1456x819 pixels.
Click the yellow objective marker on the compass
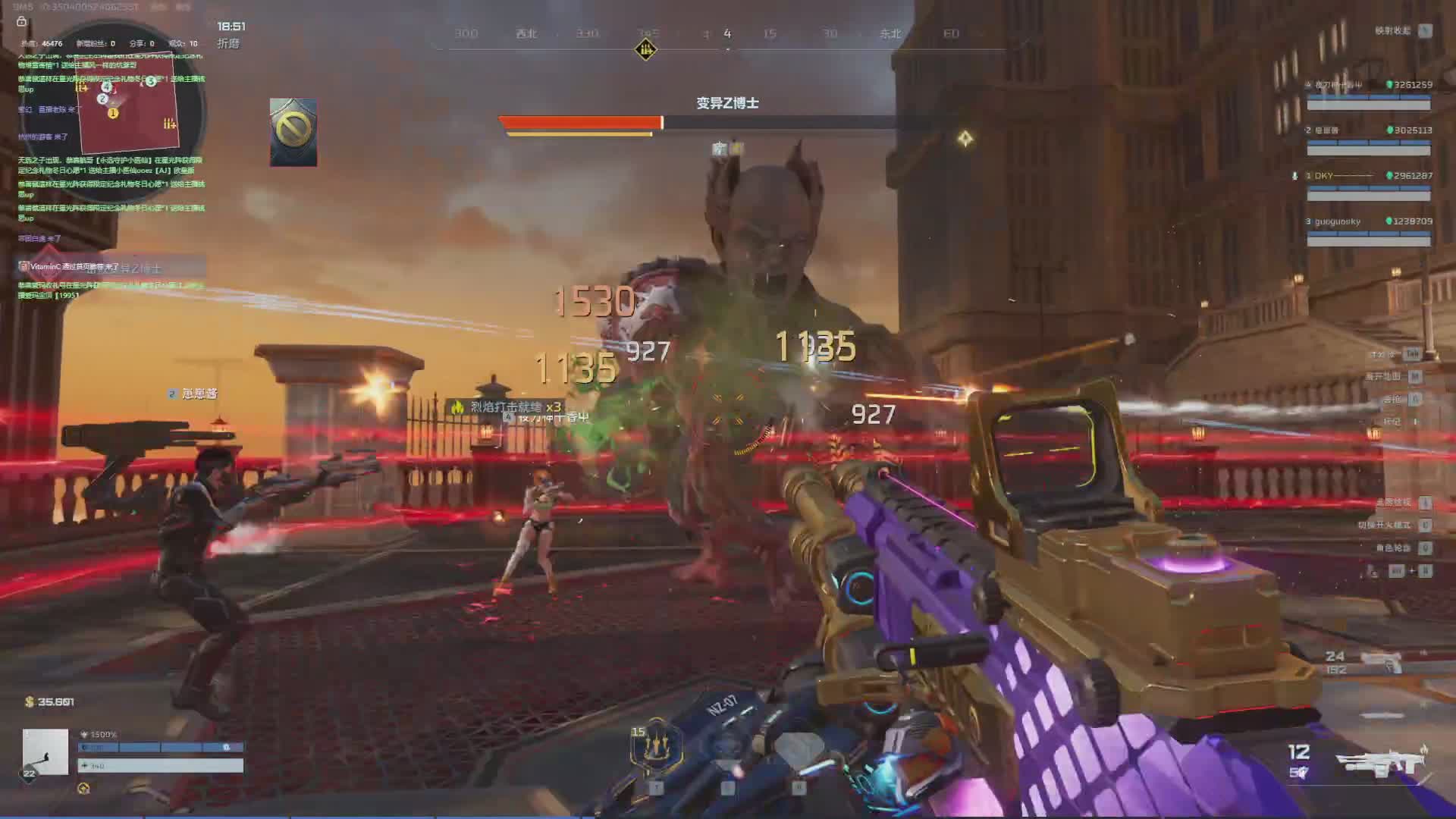pyautogui.click(x=645, y=50)
